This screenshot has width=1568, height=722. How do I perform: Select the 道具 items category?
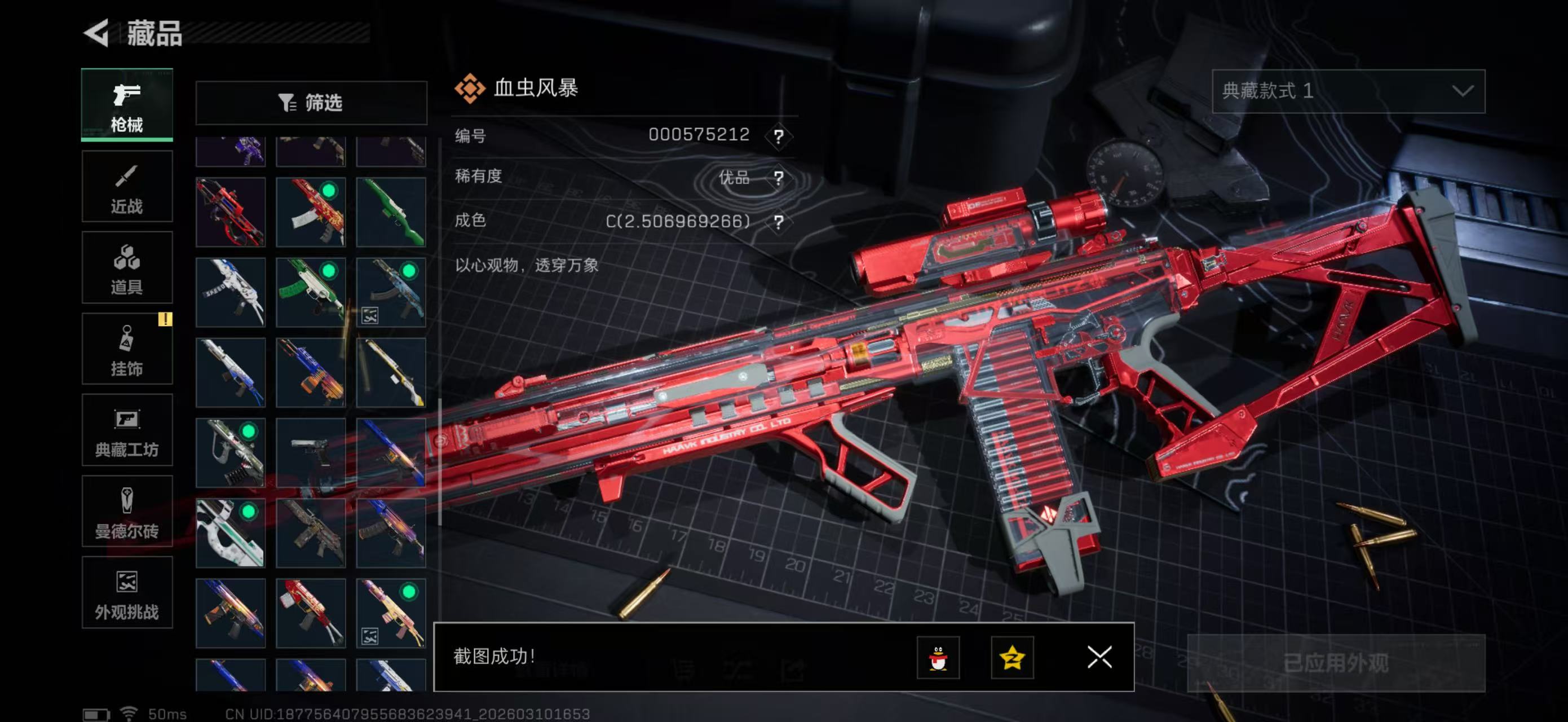(x=127, y=268)
